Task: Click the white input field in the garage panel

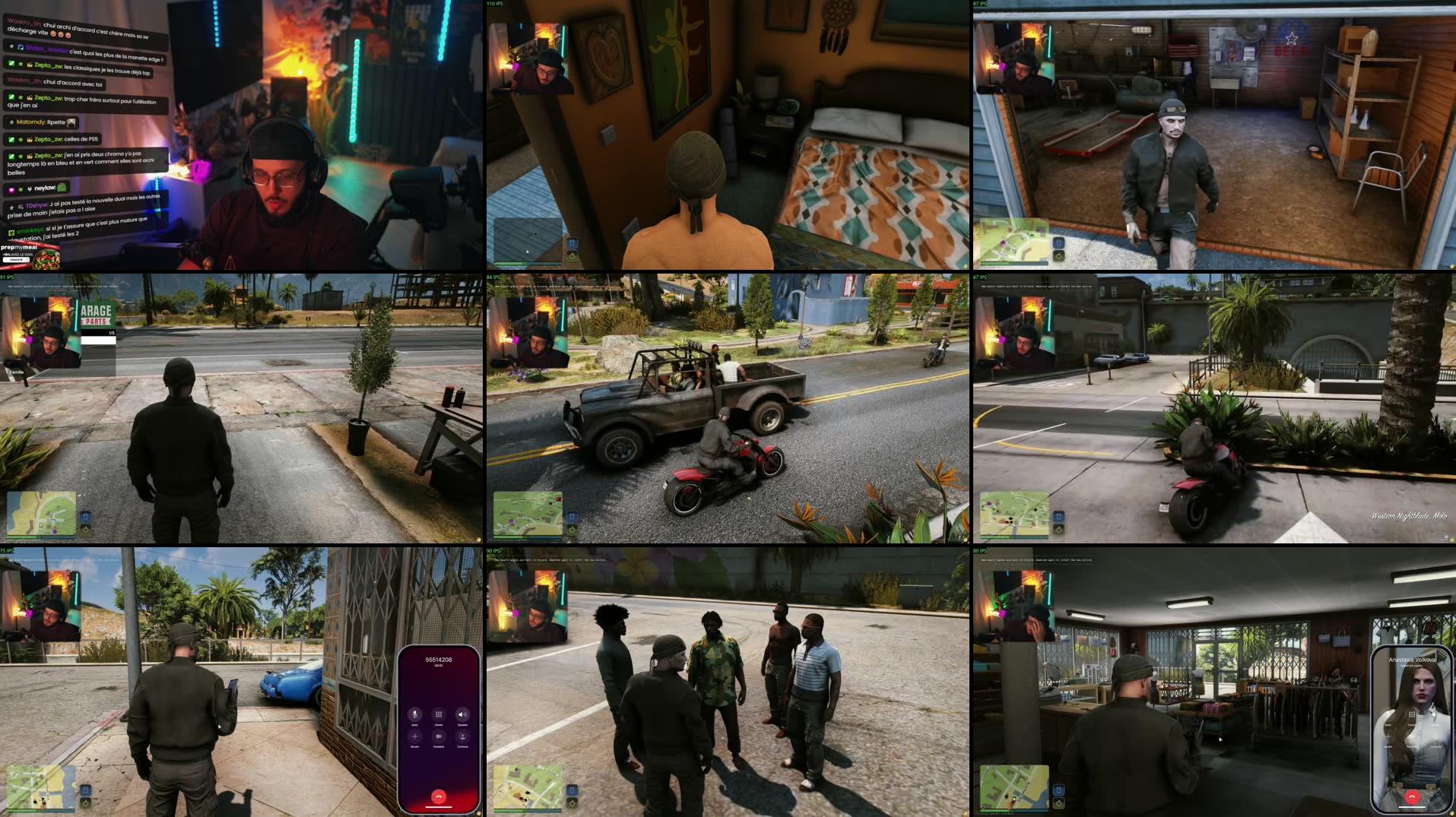Action: pos(99,340)
